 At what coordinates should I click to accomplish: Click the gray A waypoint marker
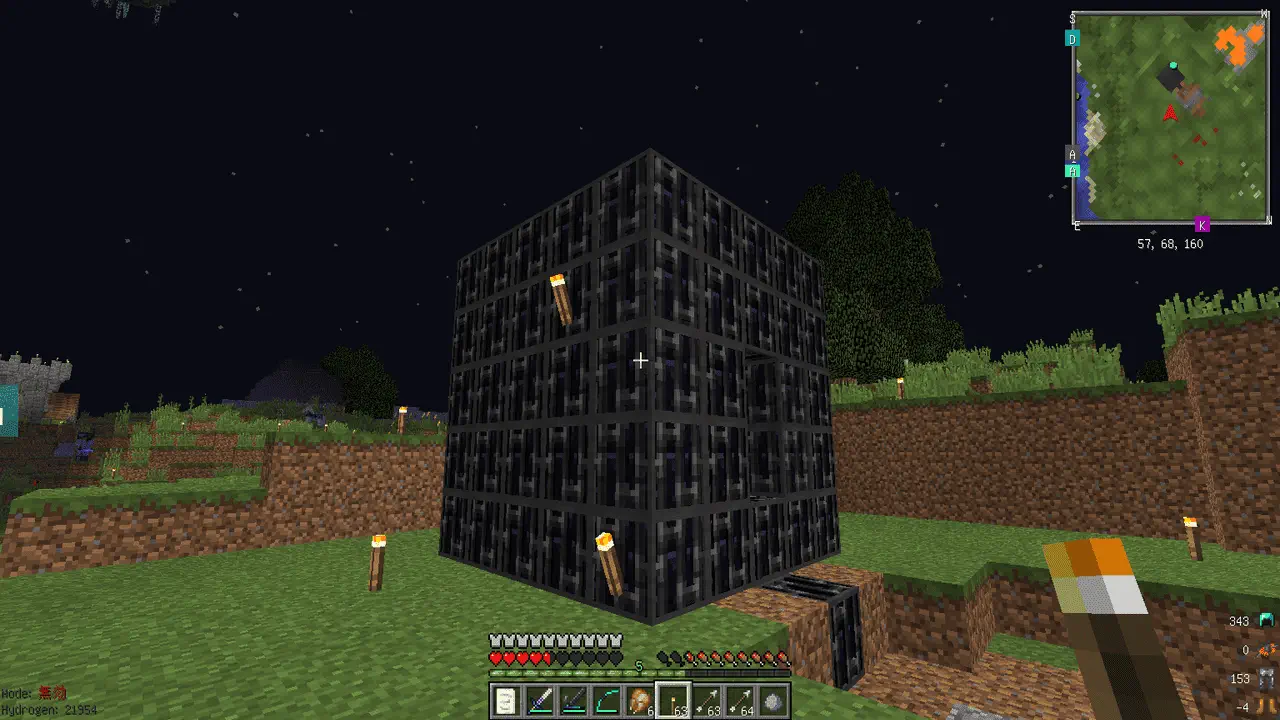[1073, 155]
